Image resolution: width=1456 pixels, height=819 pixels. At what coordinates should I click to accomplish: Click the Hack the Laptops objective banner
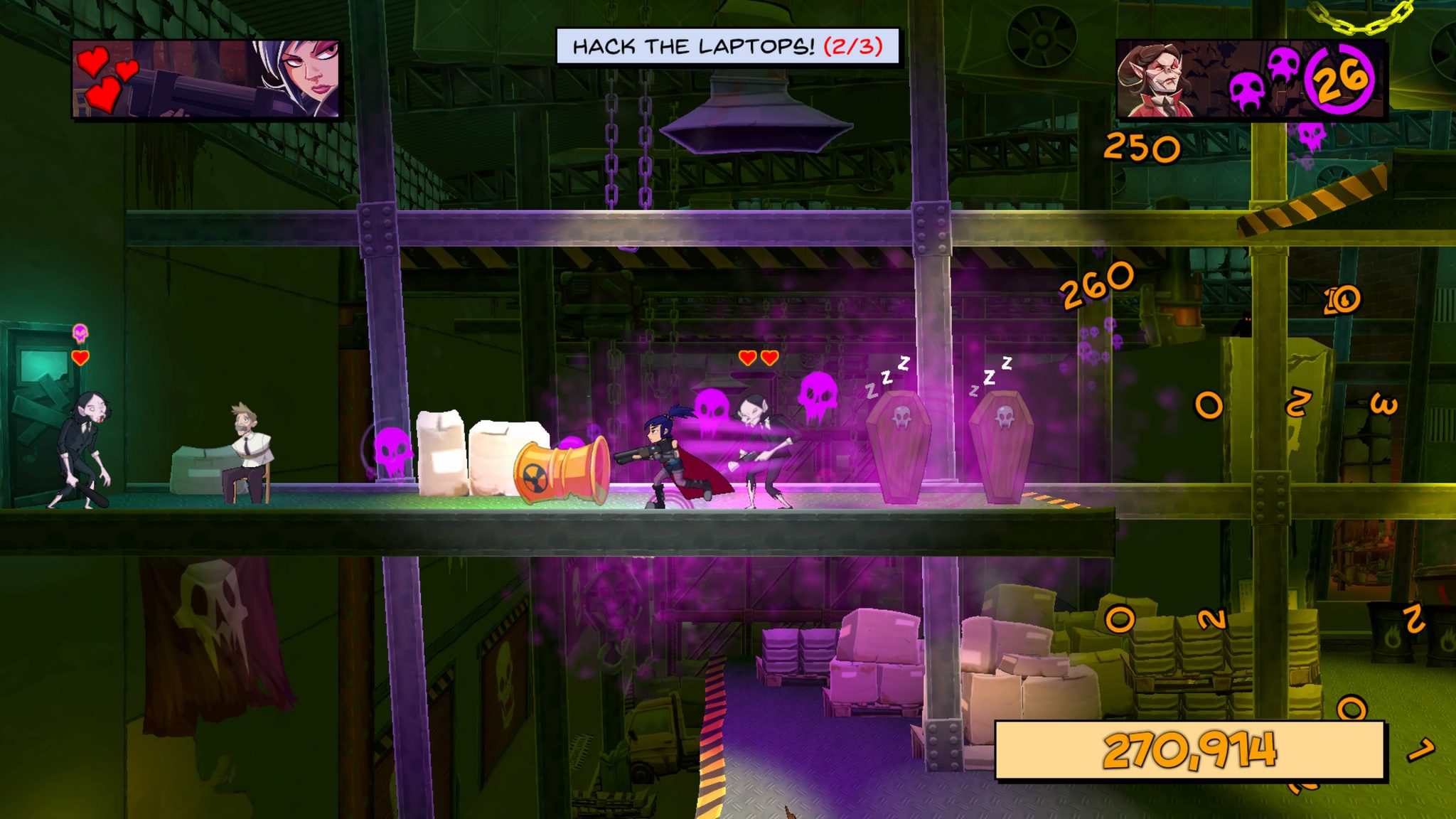click(727, 46)
